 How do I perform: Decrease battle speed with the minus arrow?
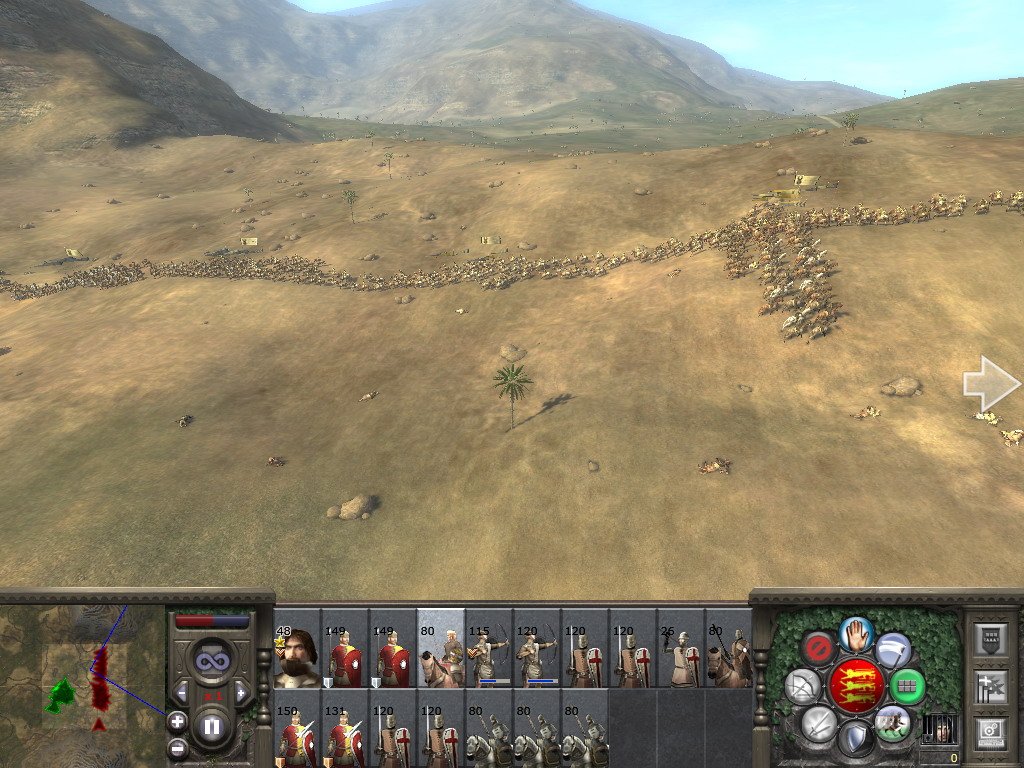coord(182,692)
